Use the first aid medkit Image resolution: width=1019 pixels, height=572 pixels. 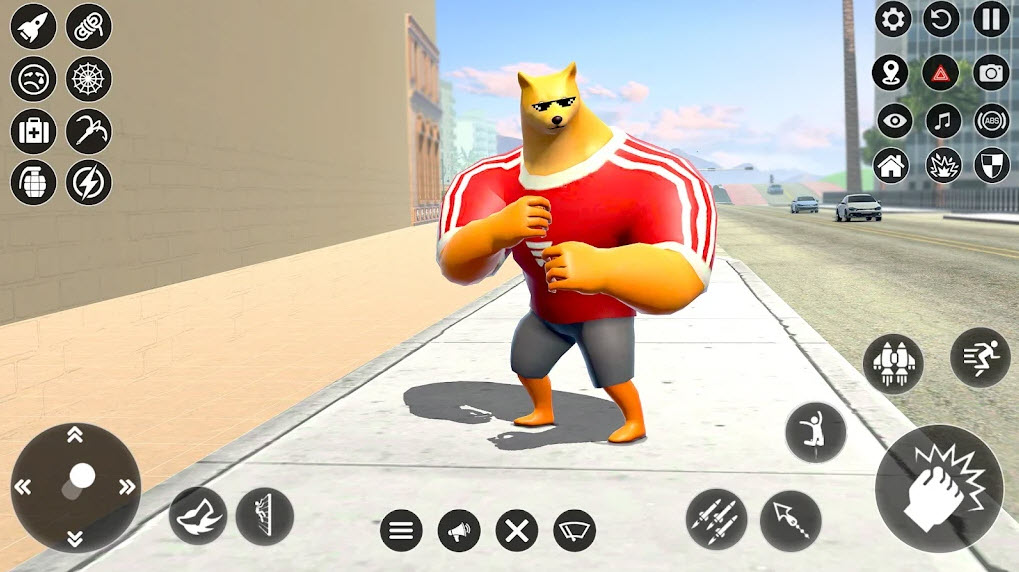point(33,130)
